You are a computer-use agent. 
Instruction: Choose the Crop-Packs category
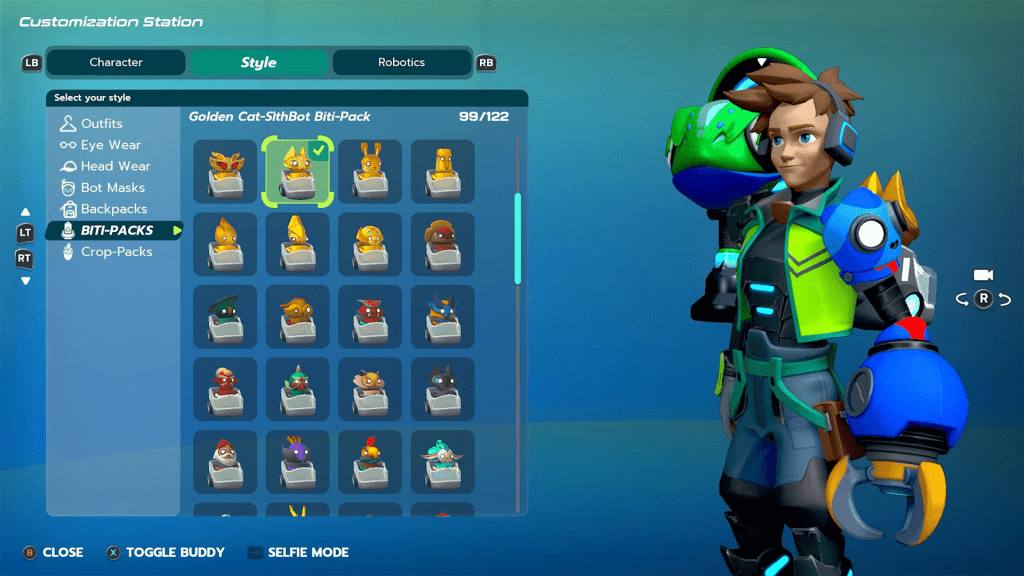pos(116,252)
